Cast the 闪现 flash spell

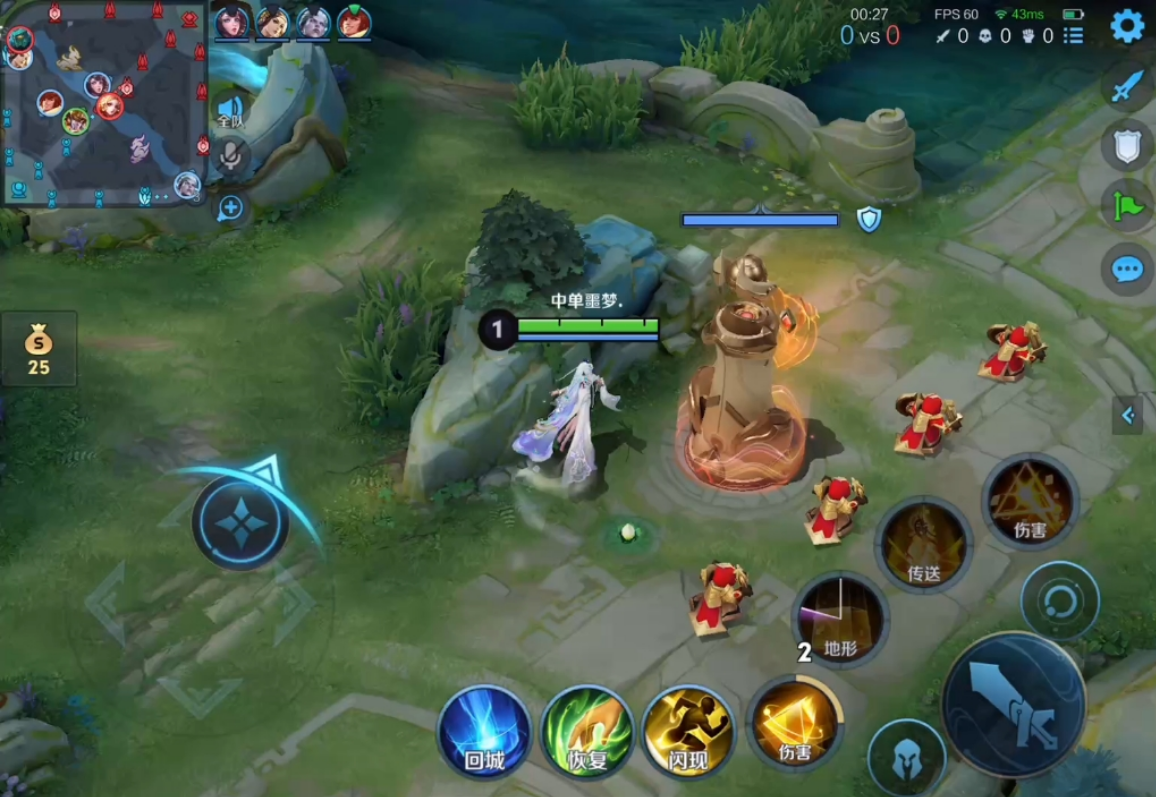point(689,733)
